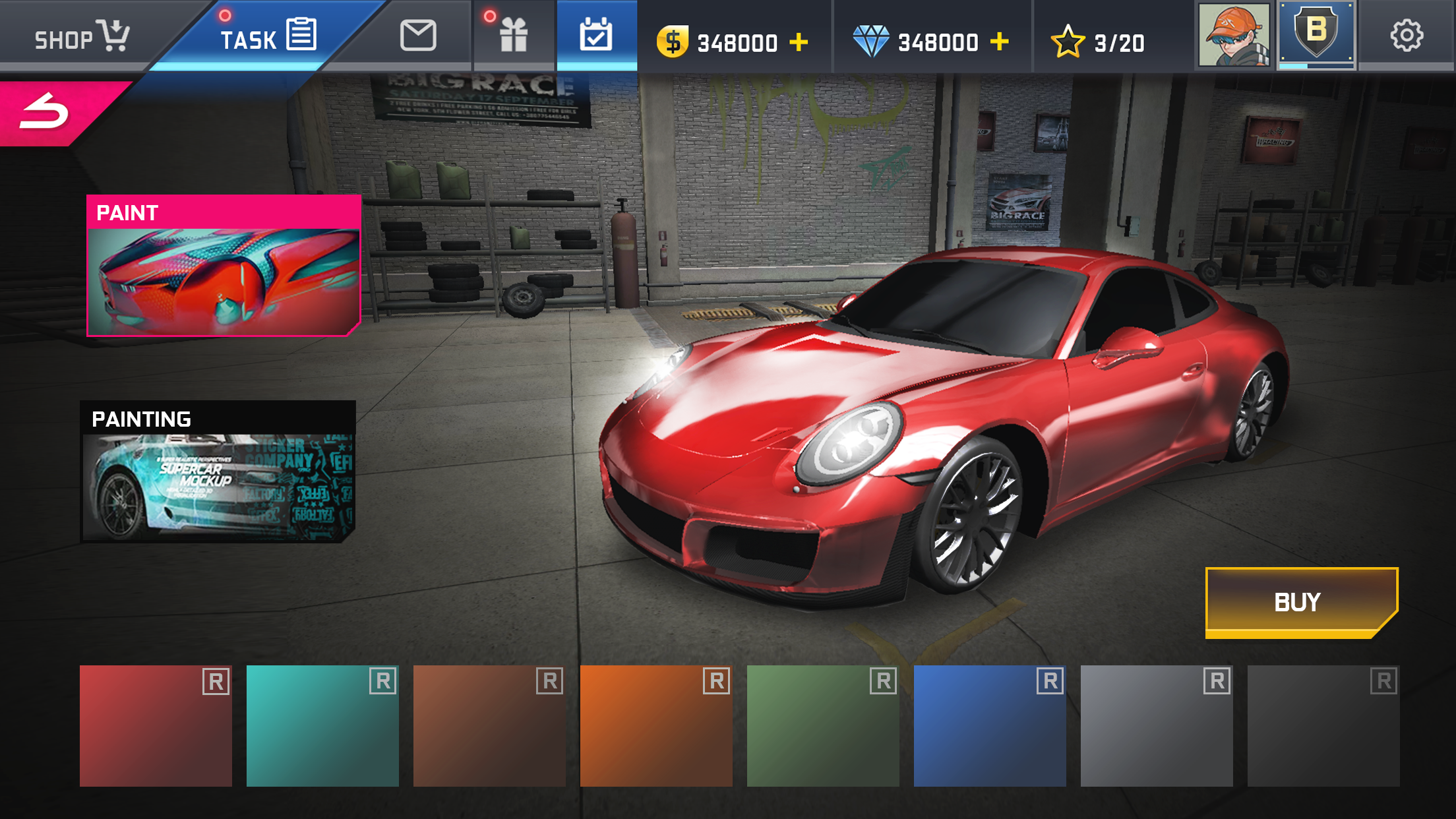This screenshot has width=1456, height=819.
Task: Open the player avatar profile
Action: click(x=1233, y=36)
